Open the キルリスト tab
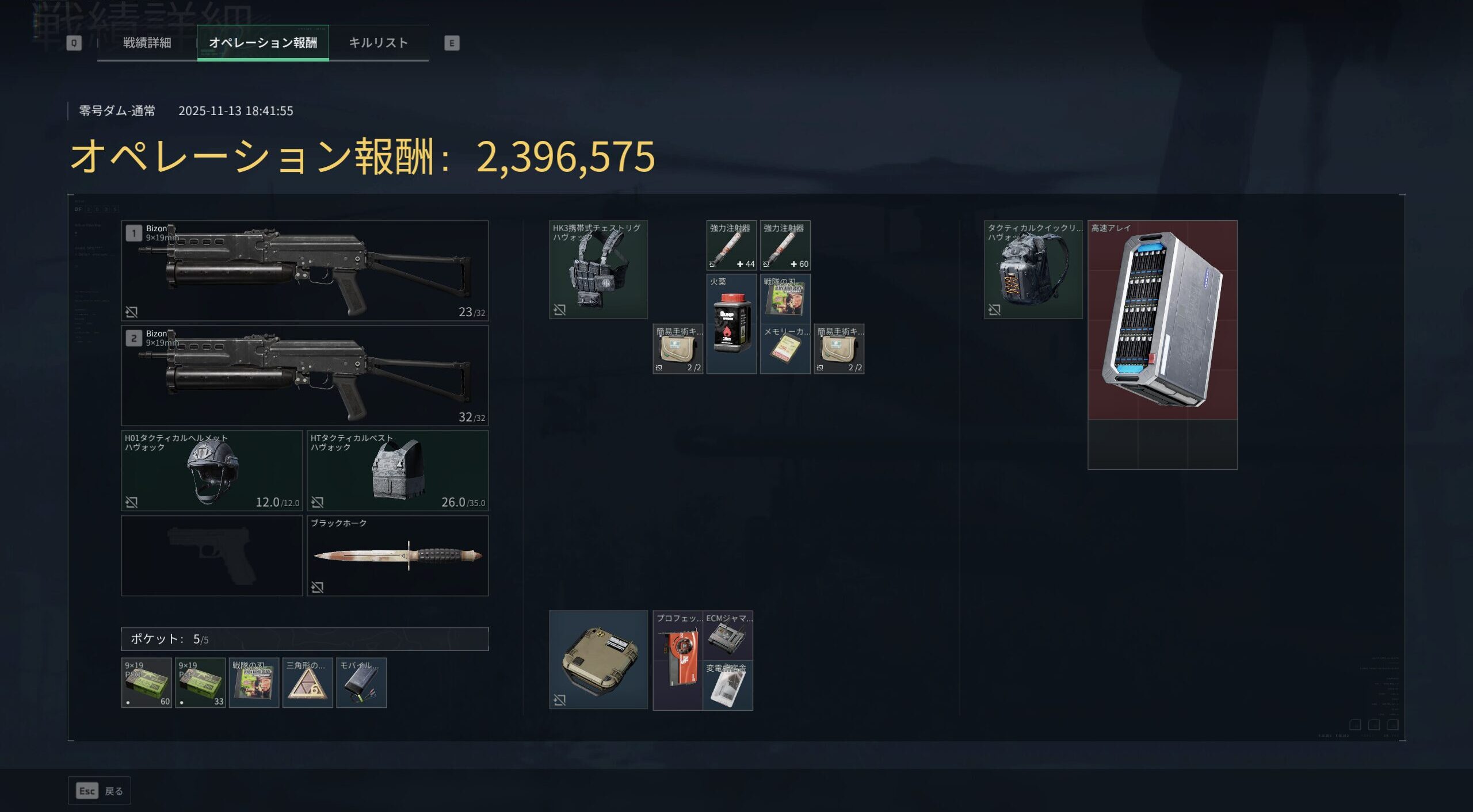The width and height of the screenshot is (1473, 812). pos(378,43)
